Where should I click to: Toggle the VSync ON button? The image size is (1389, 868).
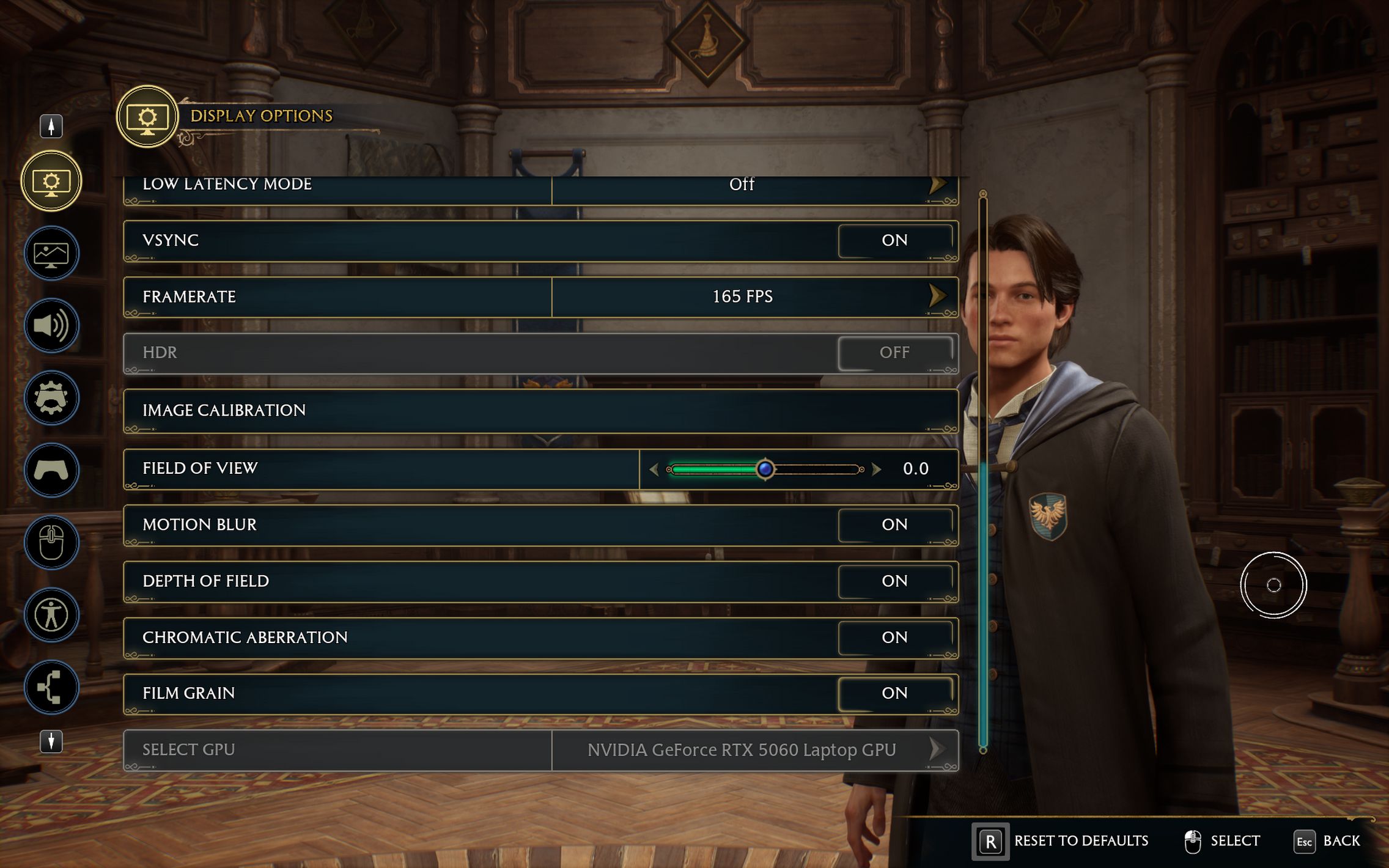(894, 240)
